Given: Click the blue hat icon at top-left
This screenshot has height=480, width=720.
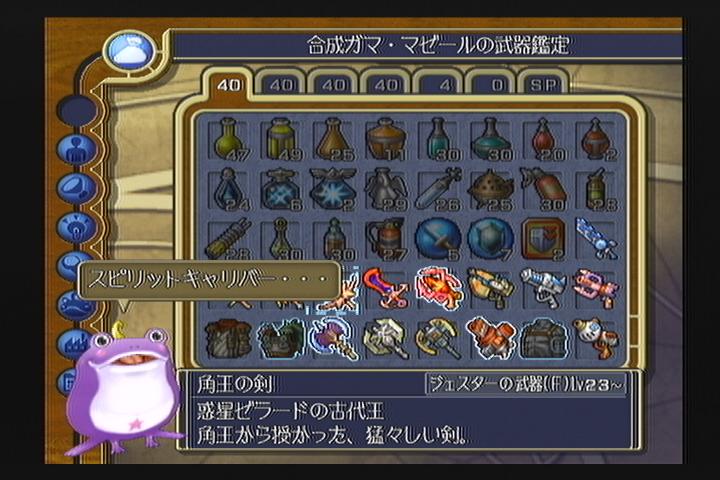Looking at the screenshot, I should point(130,50).
